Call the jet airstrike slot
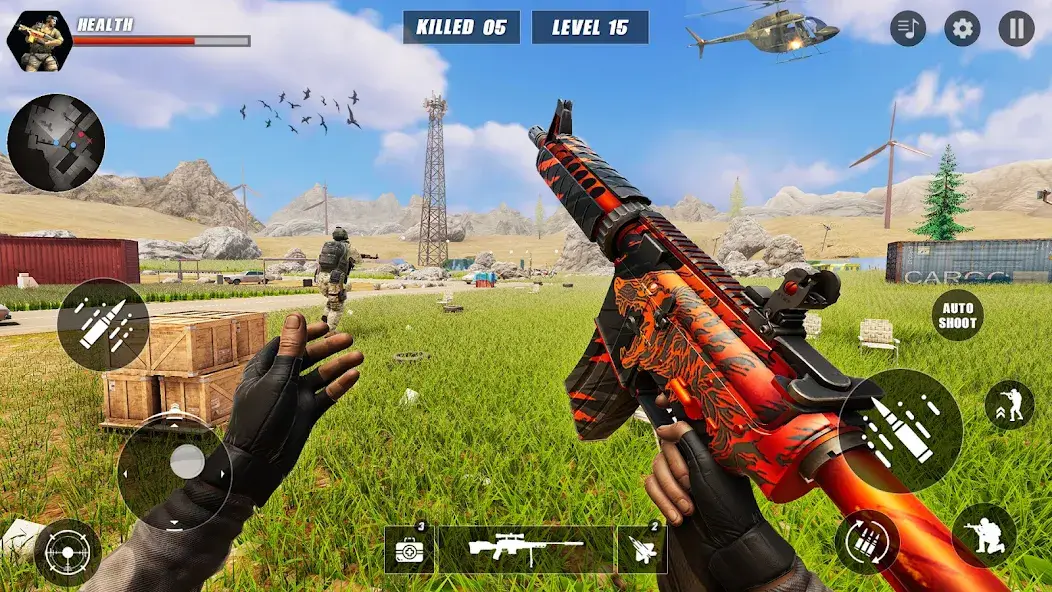This screenshot has height=592, width=1052. coord(641,550)
